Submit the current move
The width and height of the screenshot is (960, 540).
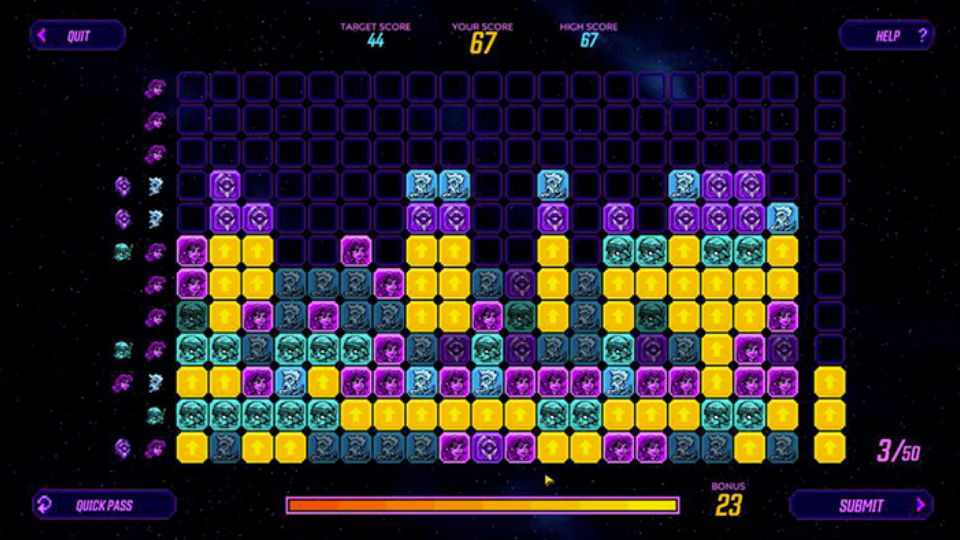coord(861,505)
